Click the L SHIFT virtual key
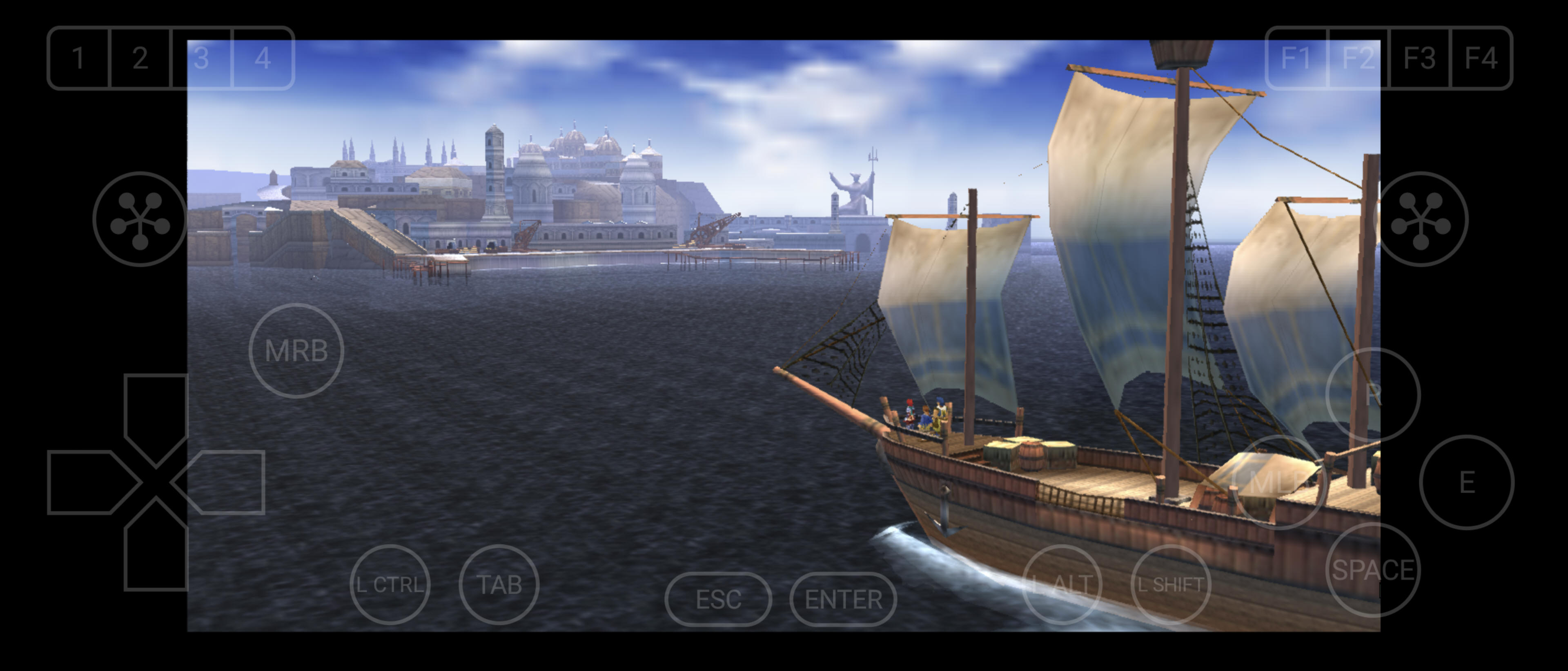 1171,584
